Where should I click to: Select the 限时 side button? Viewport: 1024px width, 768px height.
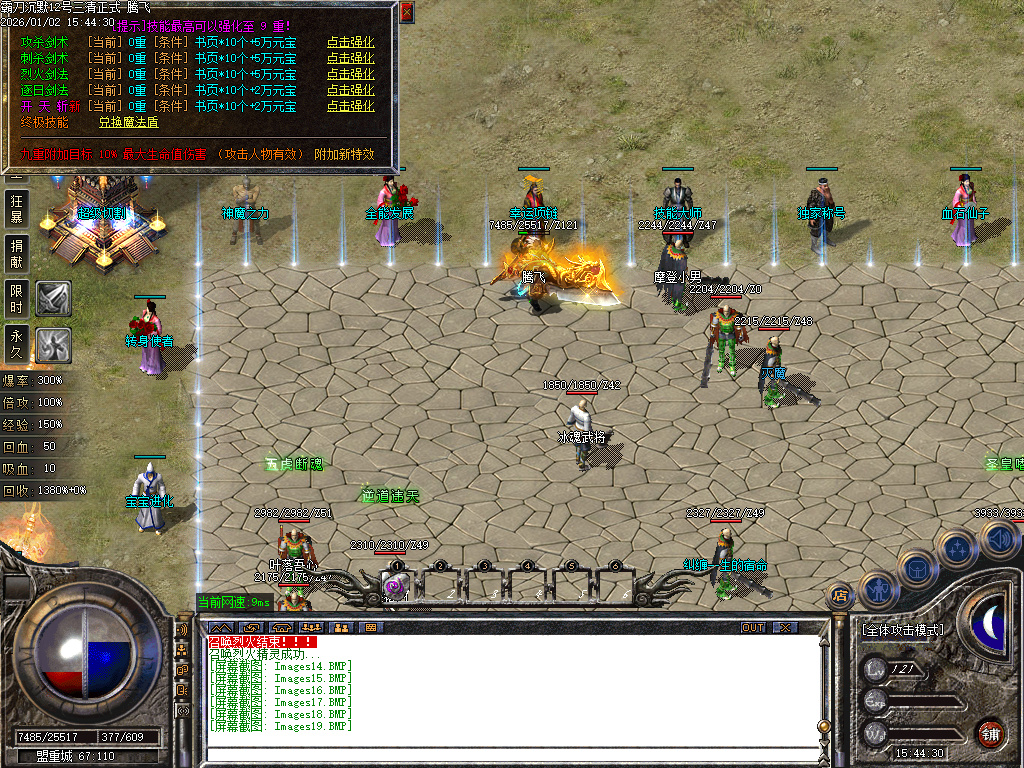17,298
